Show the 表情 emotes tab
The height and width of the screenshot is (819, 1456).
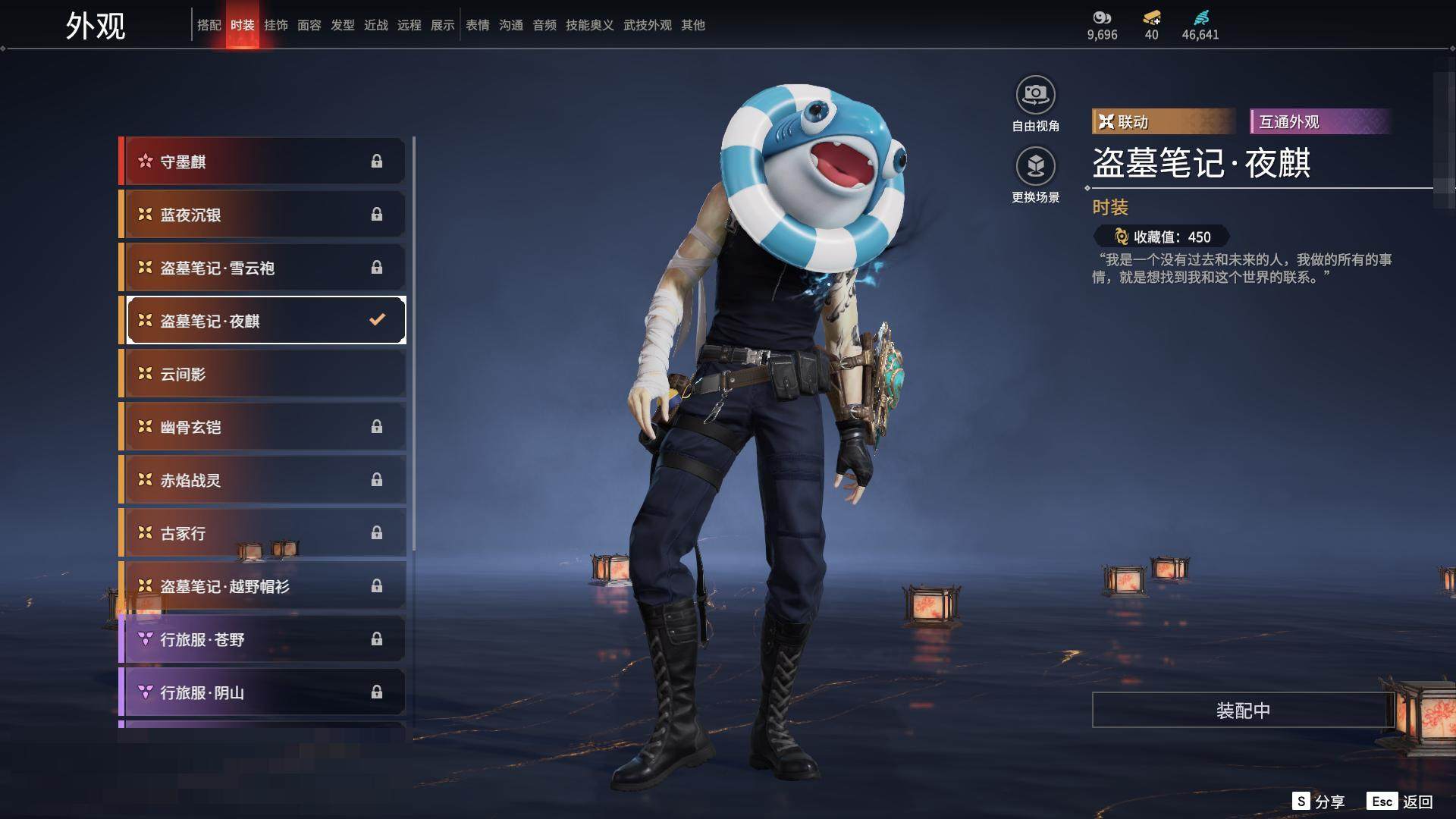tap(478, 25)
